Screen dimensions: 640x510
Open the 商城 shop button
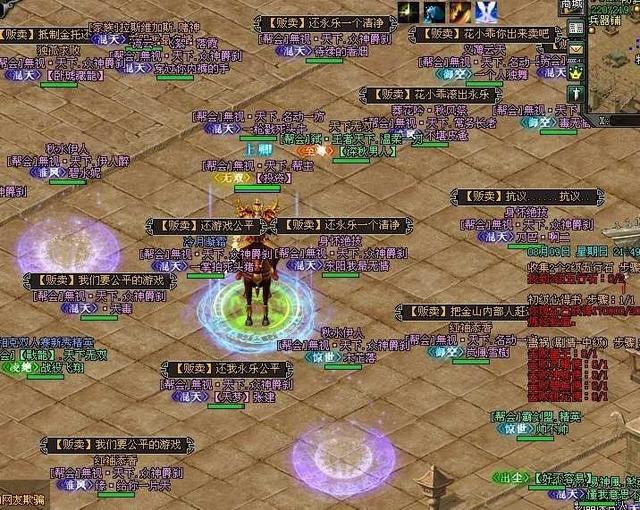point(571,6)
